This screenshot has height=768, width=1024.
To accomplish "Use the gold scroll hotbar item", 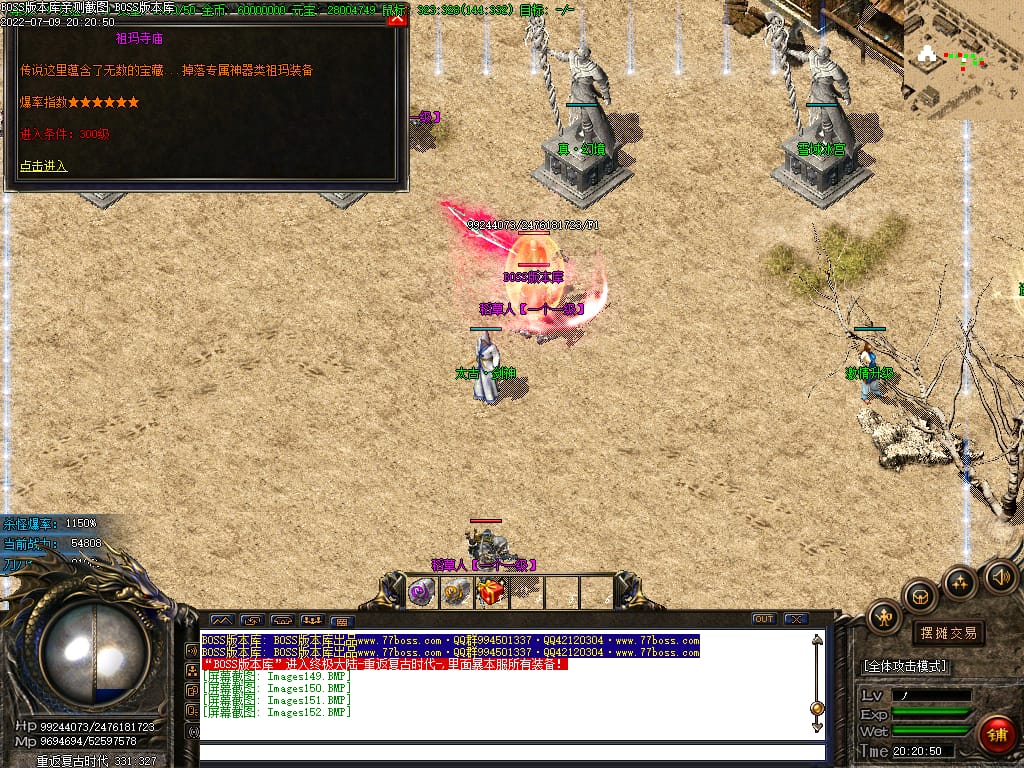I will point(457,593).
